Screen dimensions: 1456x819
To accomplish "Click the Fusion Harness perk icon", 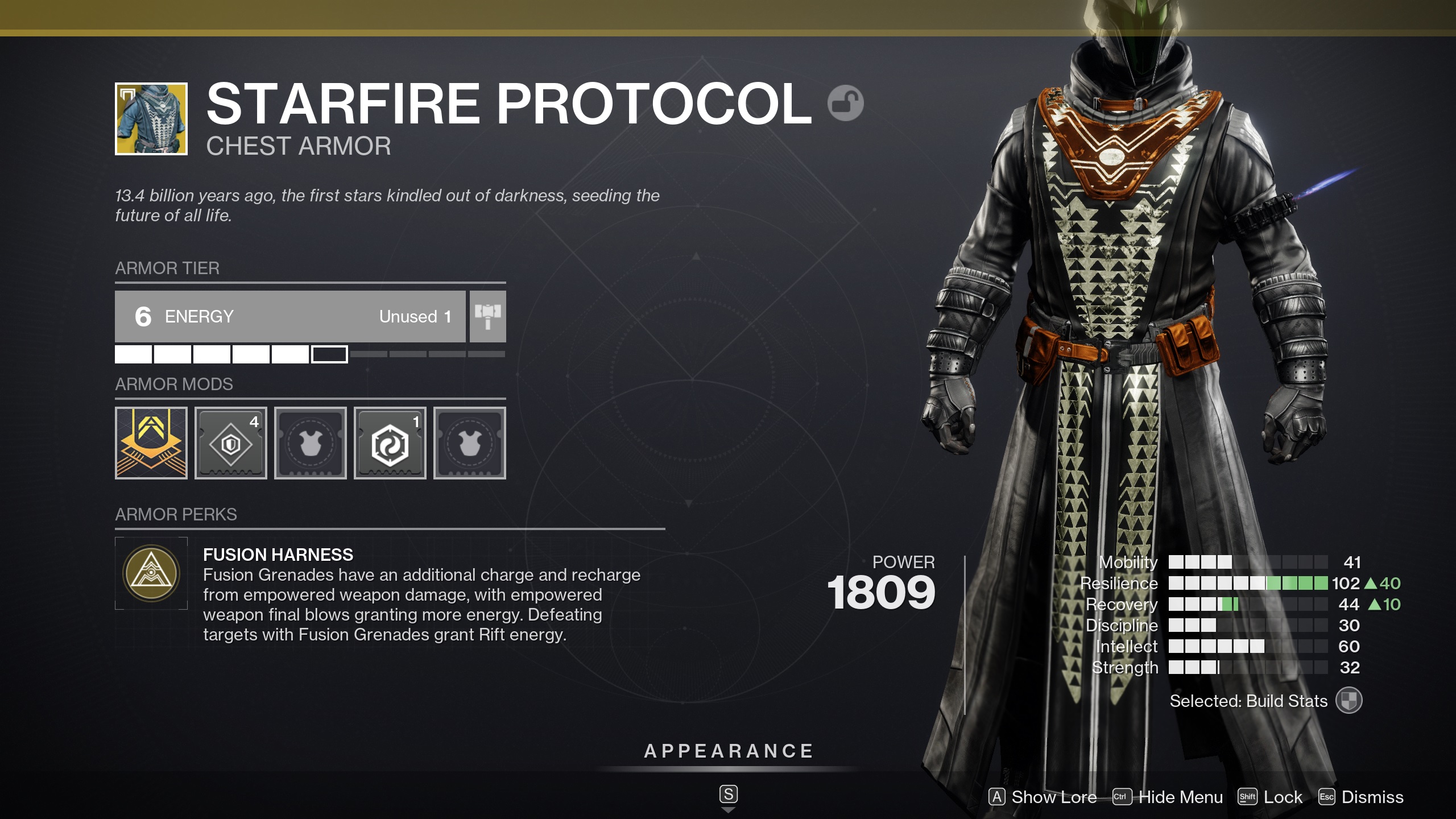I will (151, 573).
